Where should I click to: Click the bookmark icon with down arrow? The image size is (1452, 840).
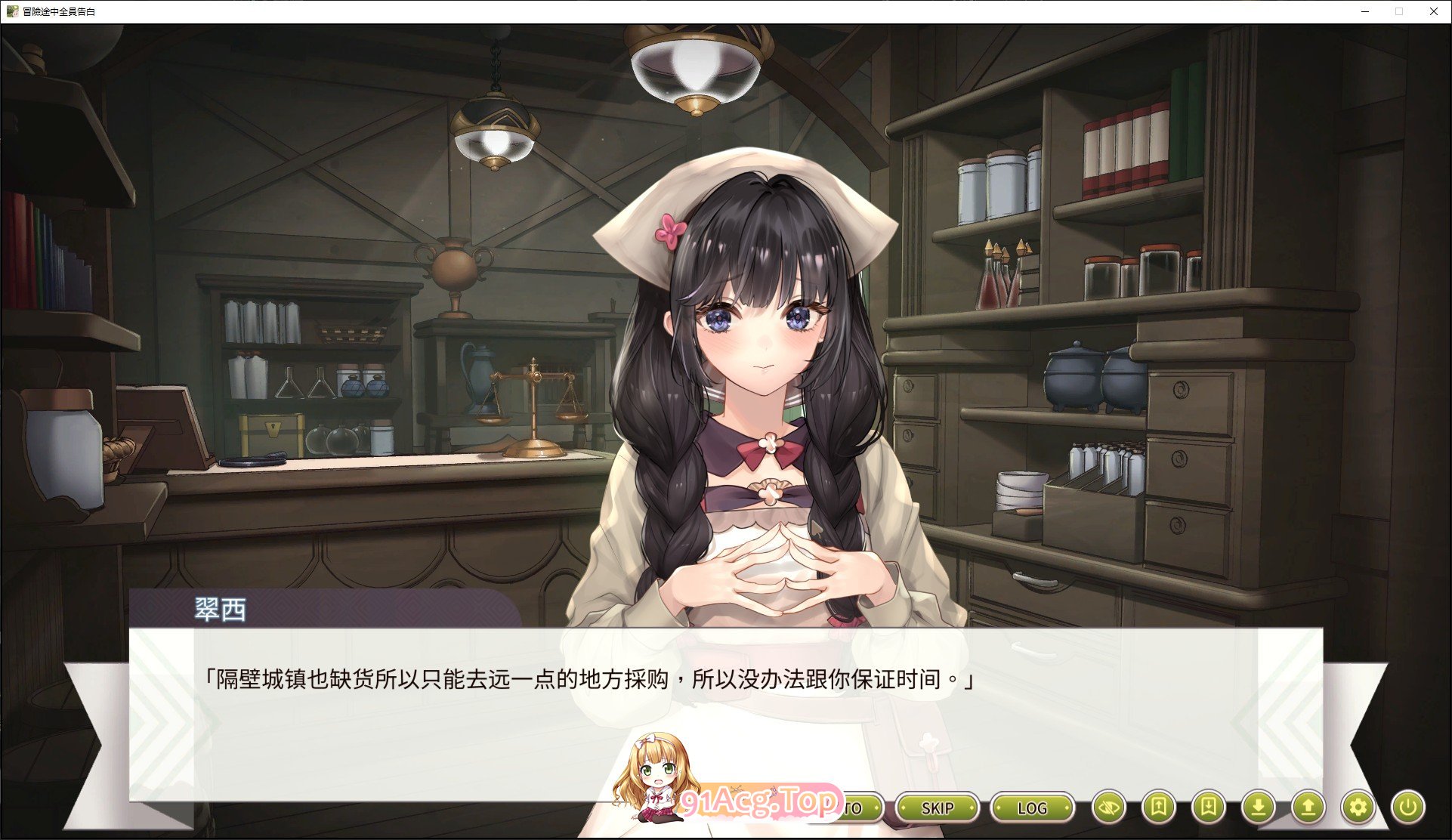1208,808
